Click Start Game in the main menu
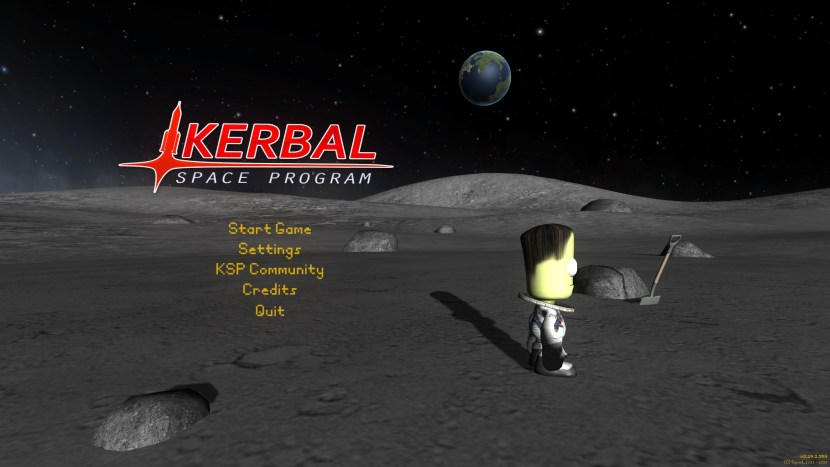The image size is (830, 467). click(269, 229)
